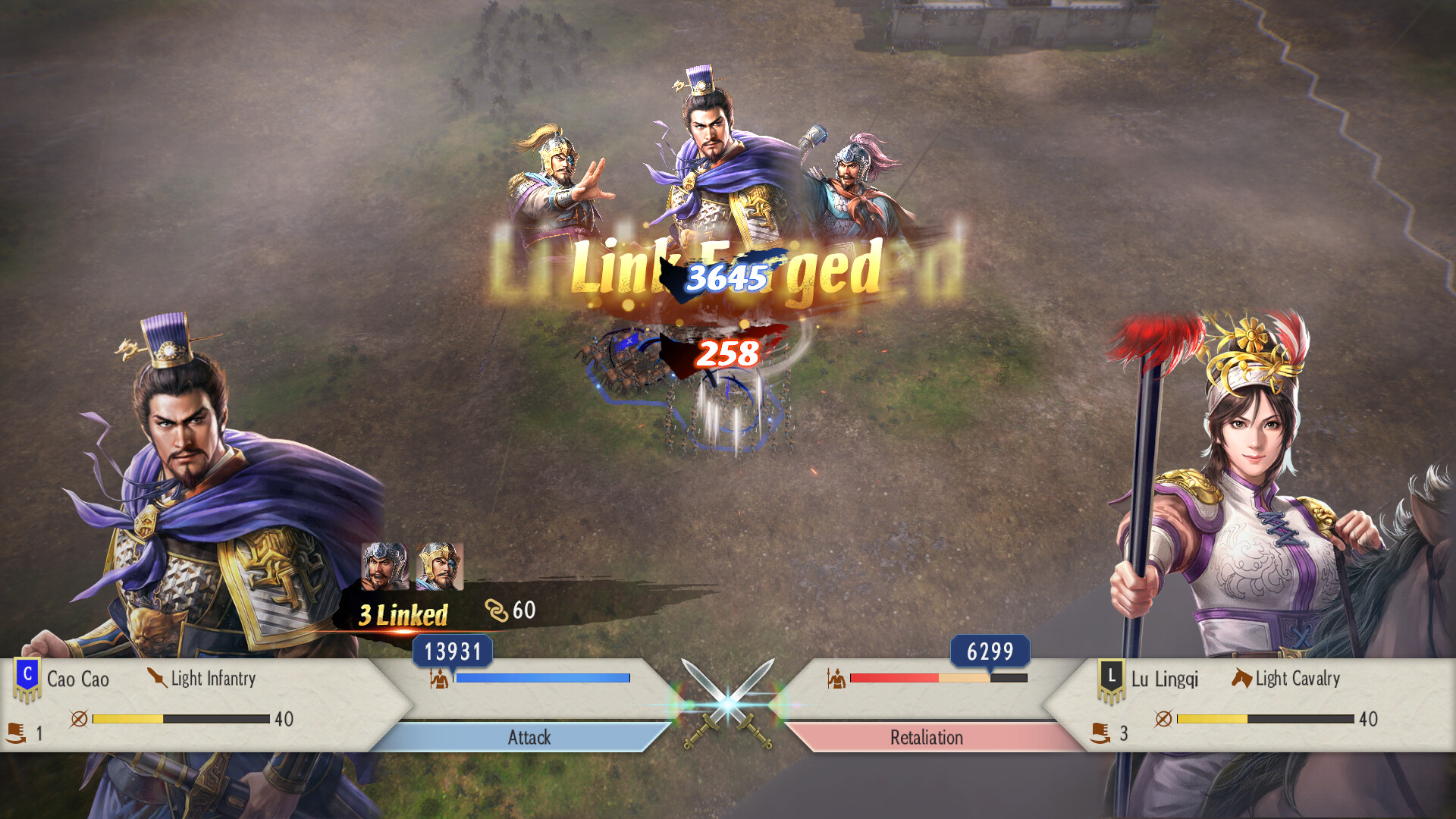The height and width of the screenshot is (819, 1456).
Task: Click the spearman icon beside Lu Lingqi's HP bar
Action: (834, 678)
